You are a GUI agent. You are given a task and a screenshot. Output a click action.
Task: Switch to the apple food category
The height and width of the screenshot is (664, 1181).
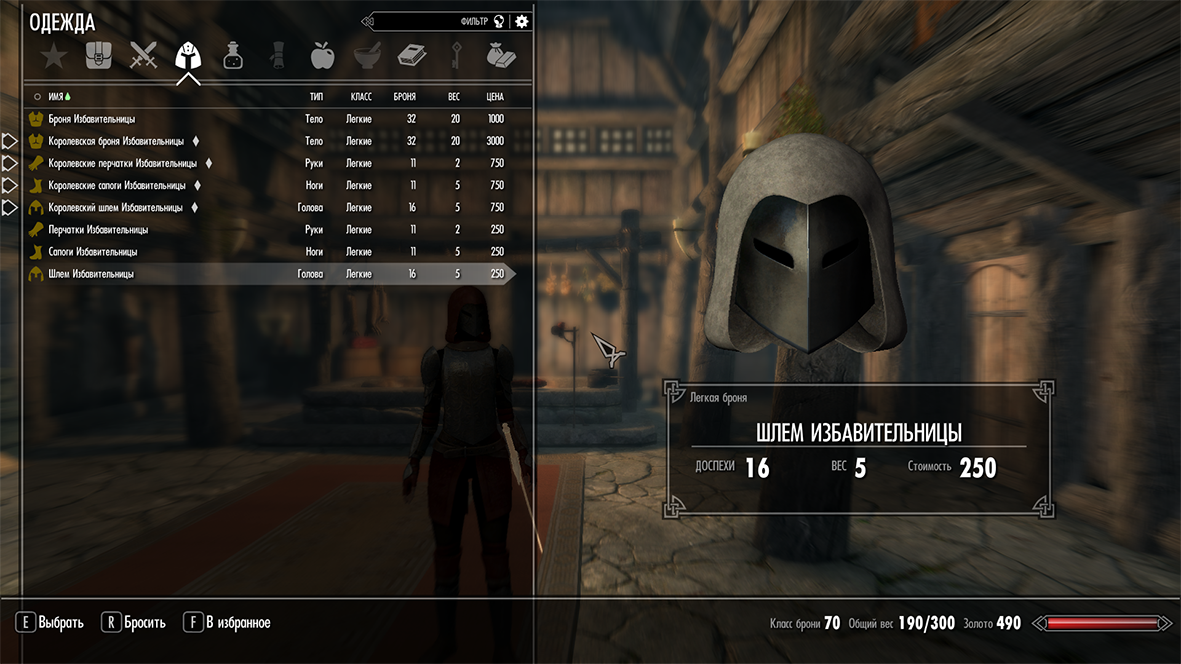pos(322,56)
